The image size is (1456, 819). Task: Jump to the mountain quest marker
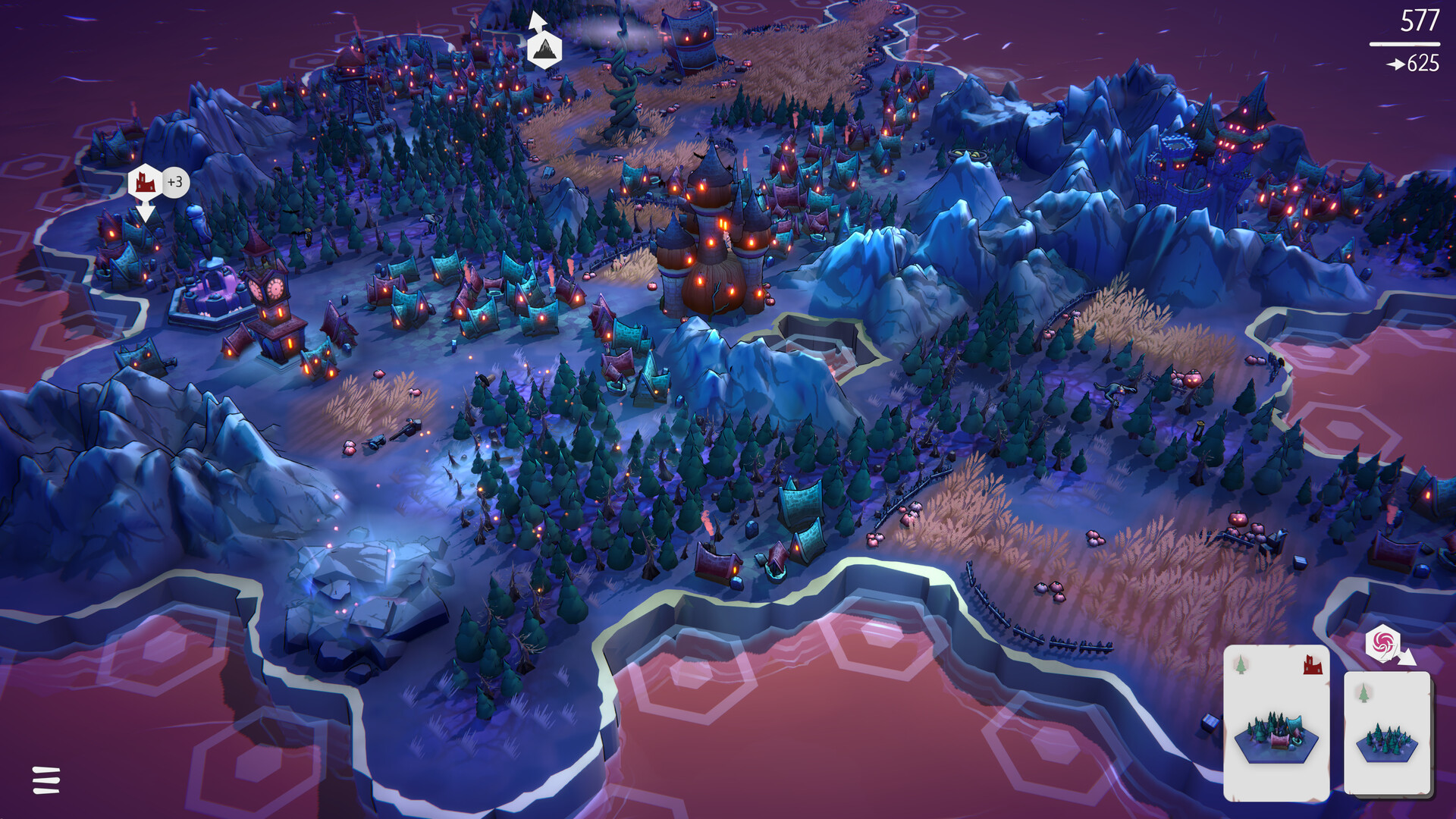tap(544, 49)
